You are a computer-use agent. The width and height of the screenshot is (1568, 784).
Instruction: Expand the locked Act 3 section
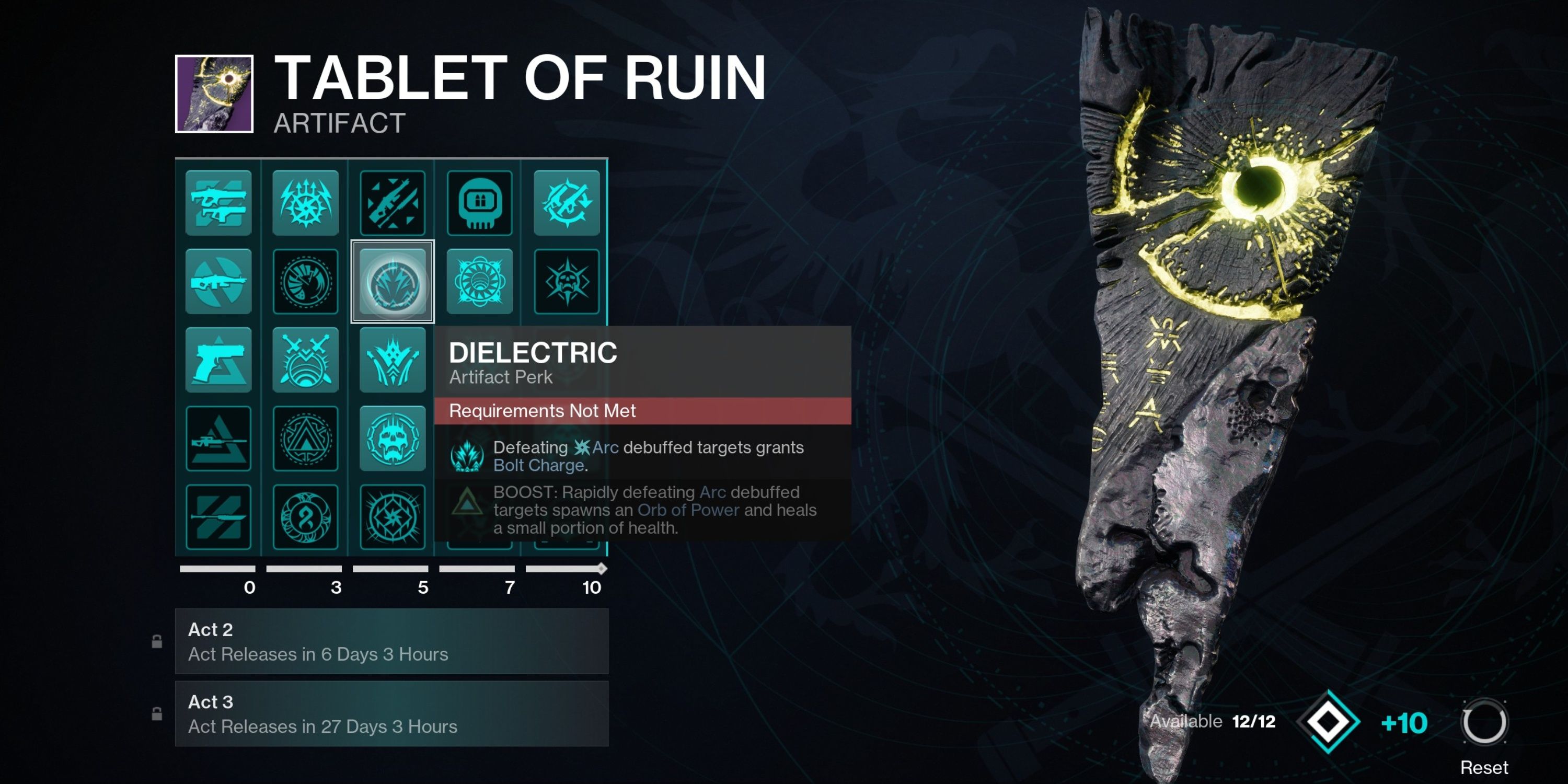391,713
